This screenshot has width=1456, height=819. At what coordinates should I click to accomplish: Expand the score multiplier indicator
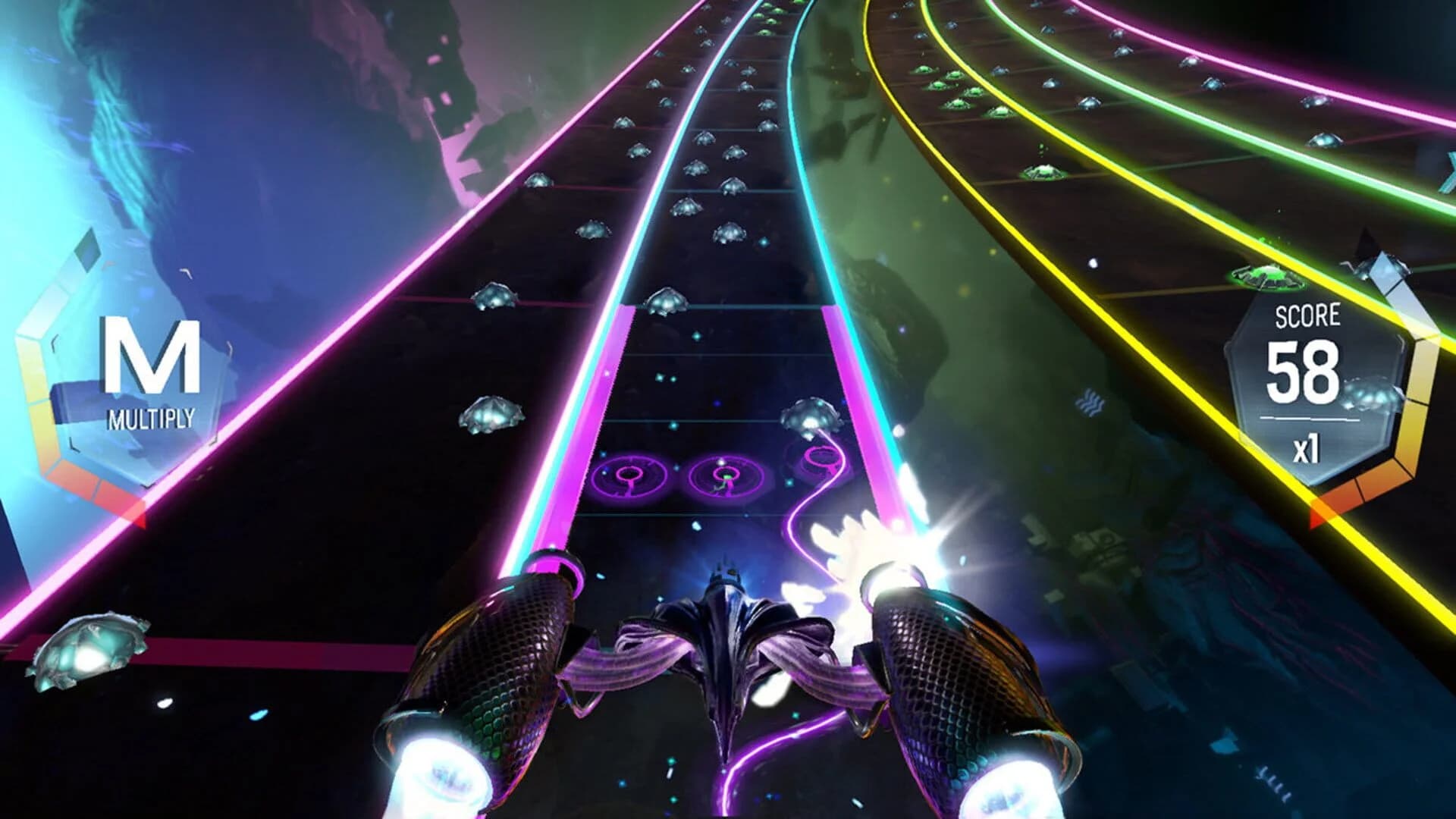pyautogui.click(x=1308, y=445)
